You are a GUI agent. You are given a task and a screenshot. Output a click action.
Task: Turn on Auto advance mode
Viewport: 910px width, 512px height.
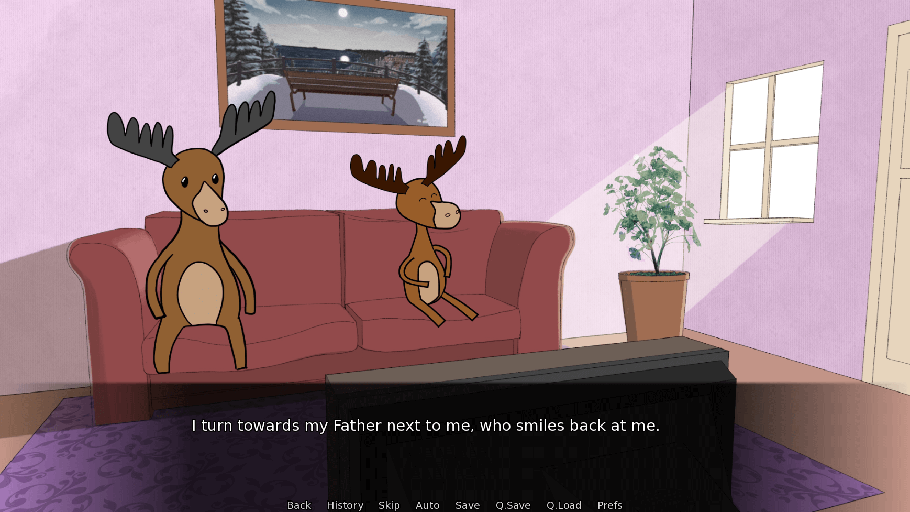427,505
